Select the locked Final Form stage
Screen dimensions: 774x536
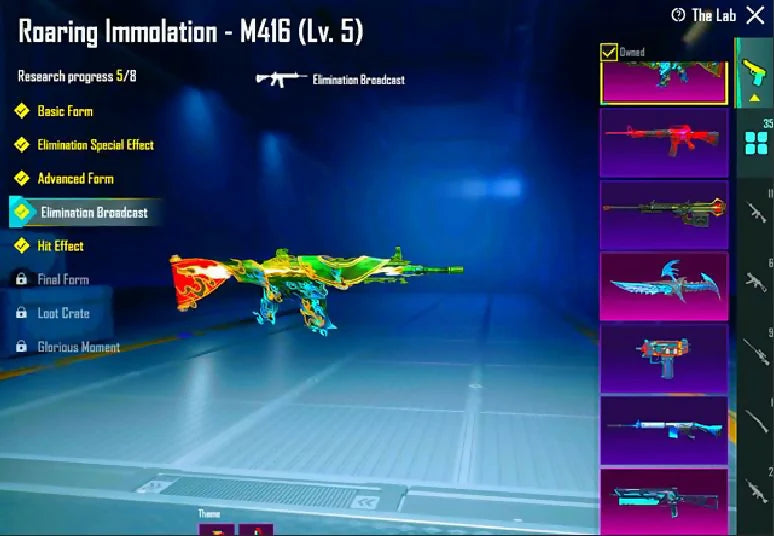(63, 280)
